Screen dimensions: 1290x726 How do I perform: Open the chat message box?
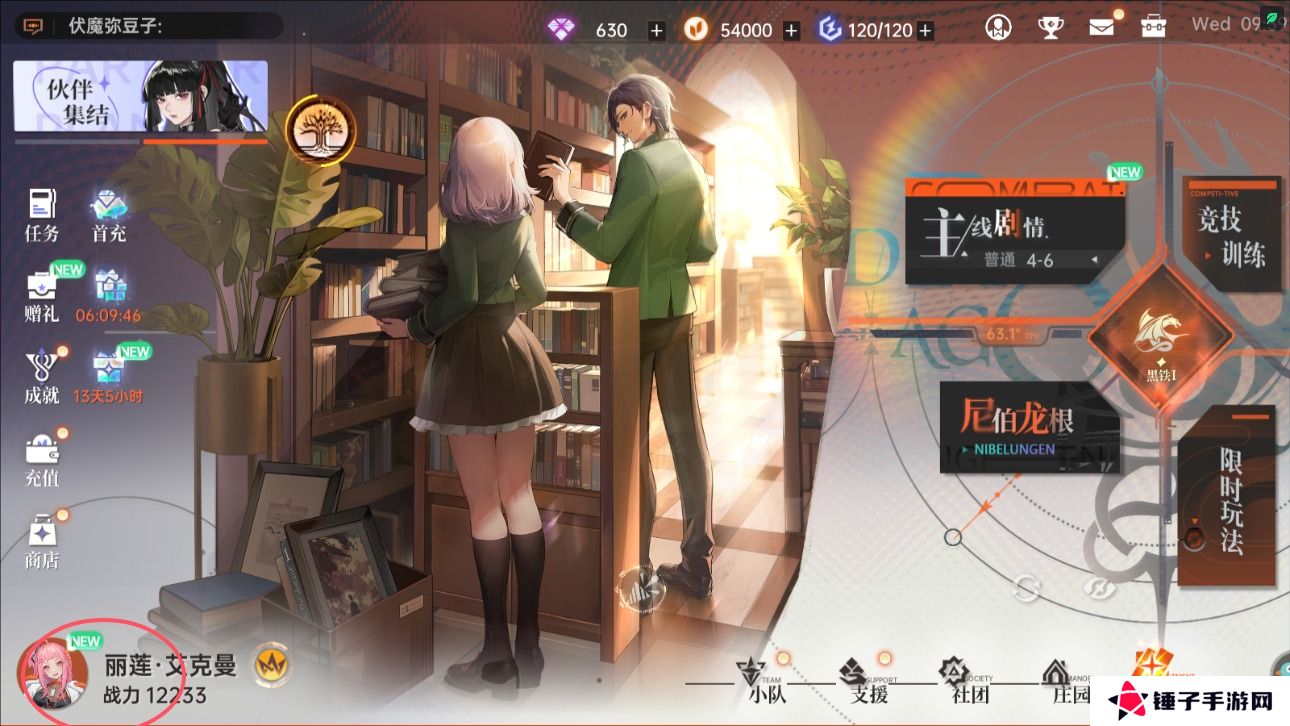[x=33, y=27]
